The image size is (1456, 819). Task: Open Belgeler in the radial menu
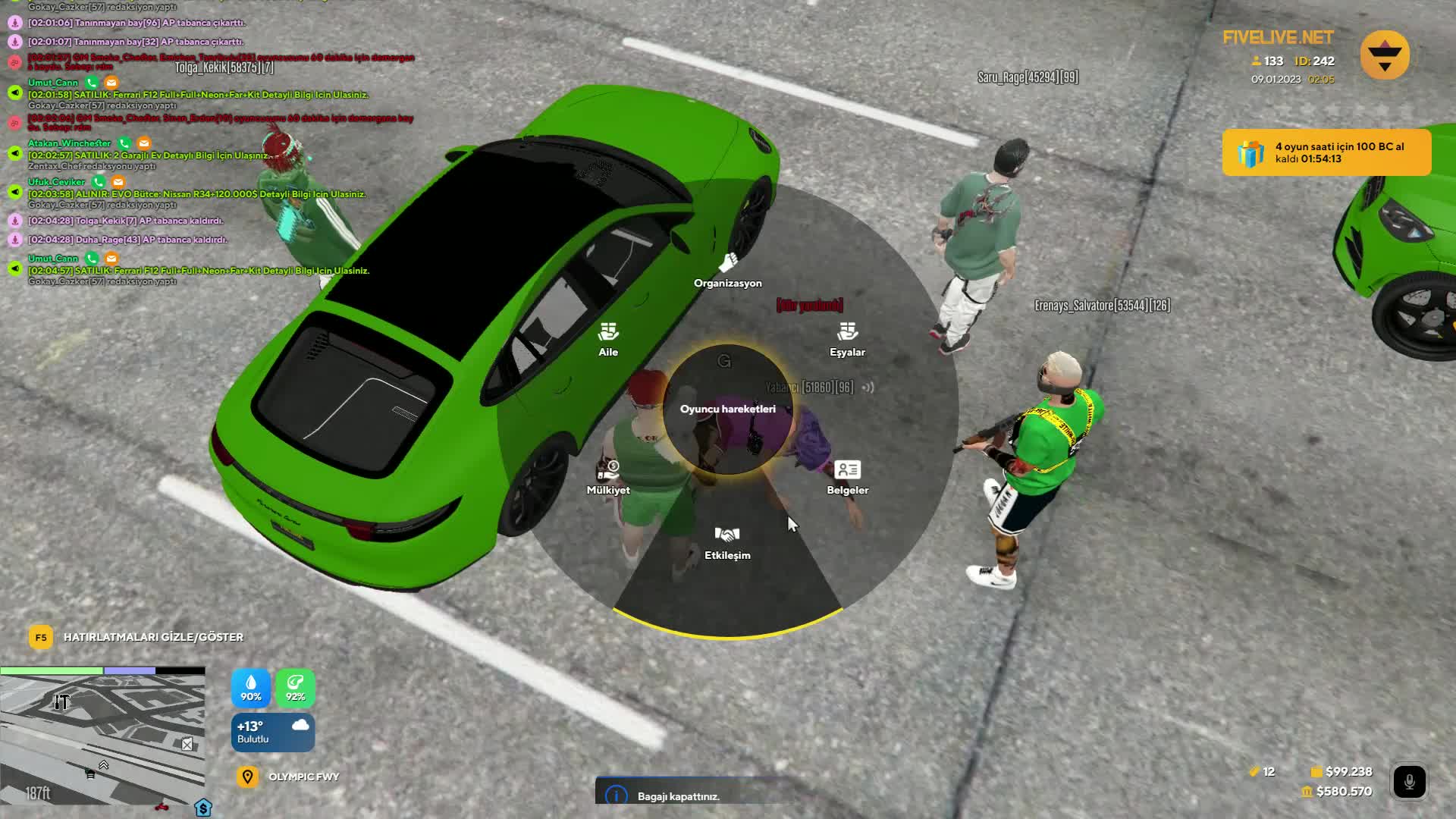pos(847,478)
